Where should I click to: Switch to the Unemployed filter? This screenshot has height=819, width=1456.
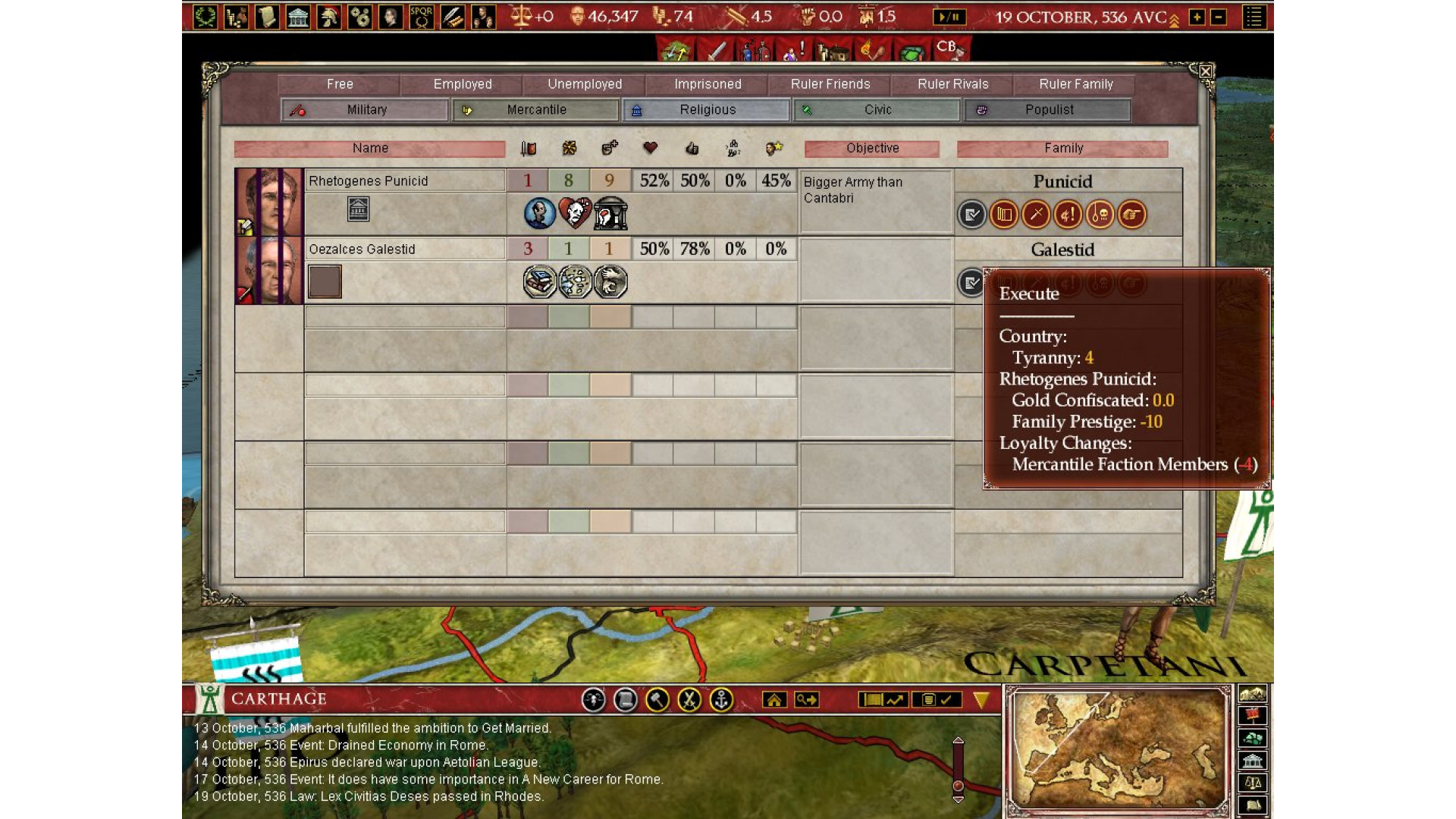pos(584,84)
